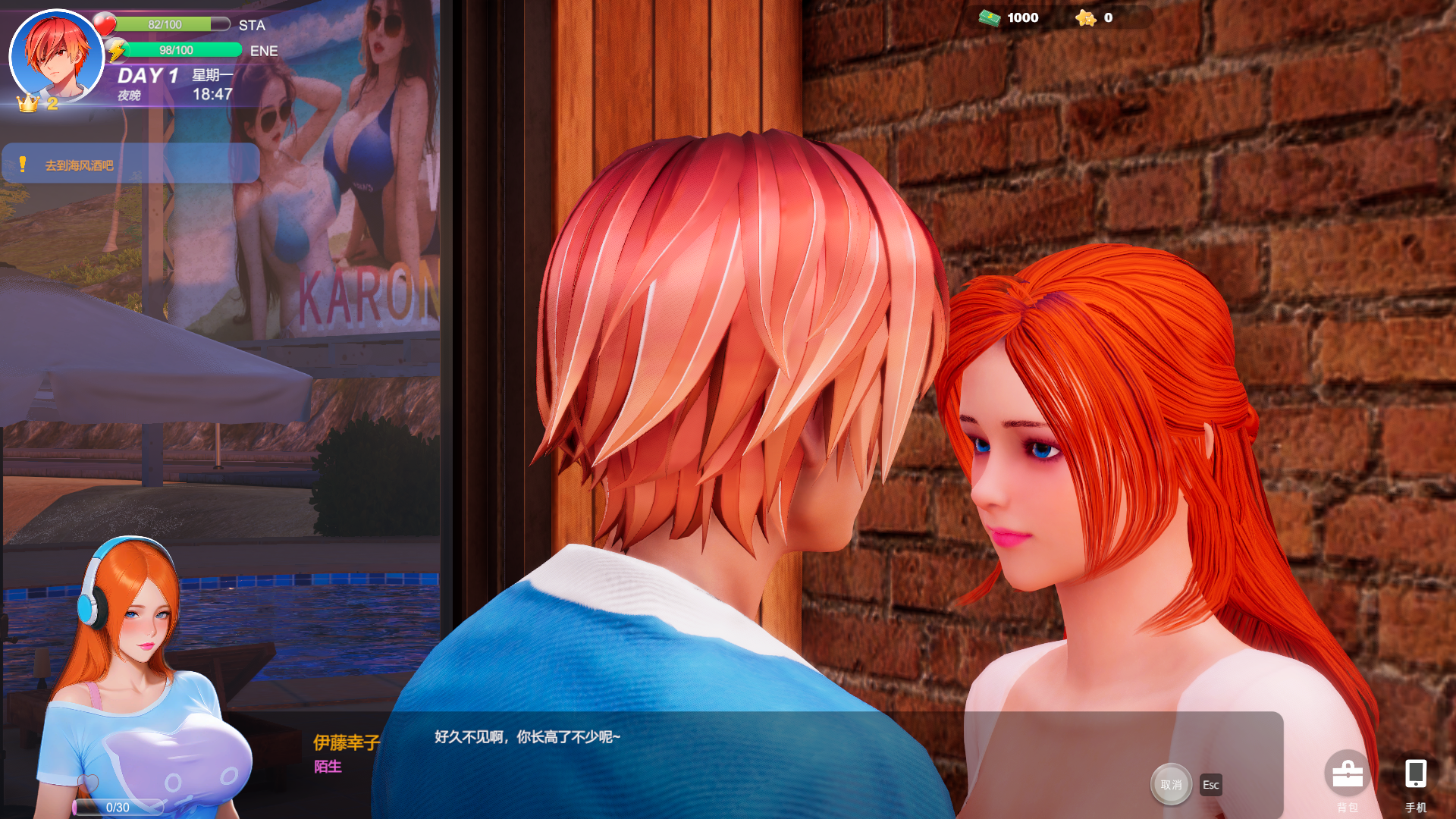
Task: Open the 背包 backpack
Action: click(x=1348, y=776)
